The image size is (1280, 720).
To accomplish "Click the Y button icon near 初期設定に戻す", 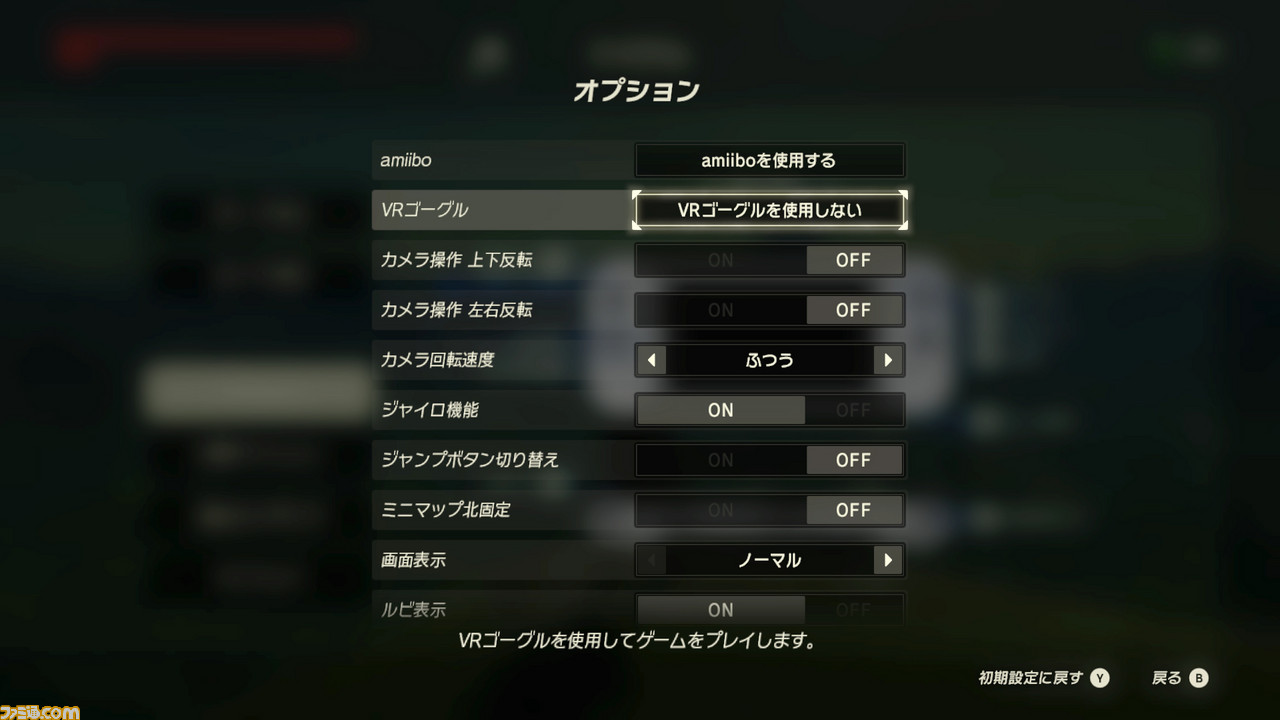I will (1100, 677).
